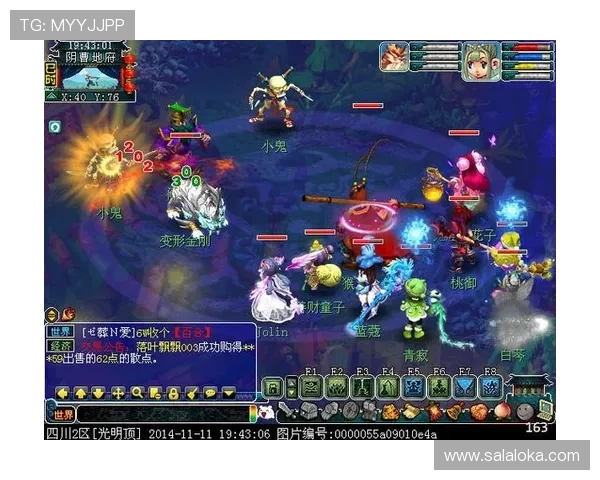
Task: Click the broom button to clear chat
Action: click(192, 393)
